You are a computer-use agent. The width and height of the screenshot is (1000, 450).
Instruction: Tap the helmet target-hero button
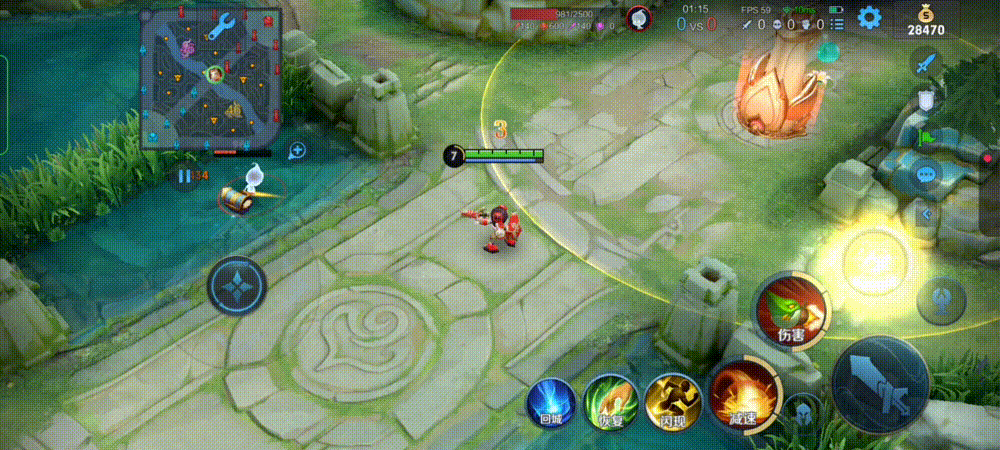pyautogui.click(x=802, y=411)
